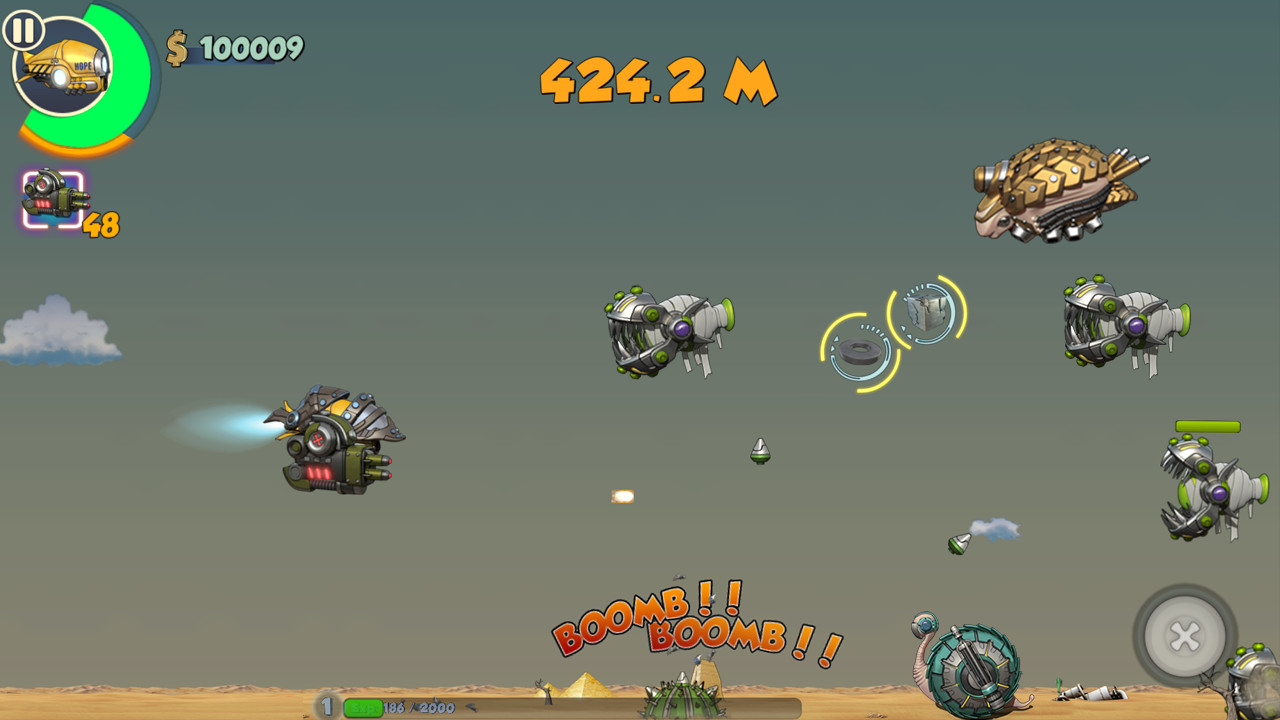
Task: Tap the green Exp badge near the pyramids
Action: [363, 707]
